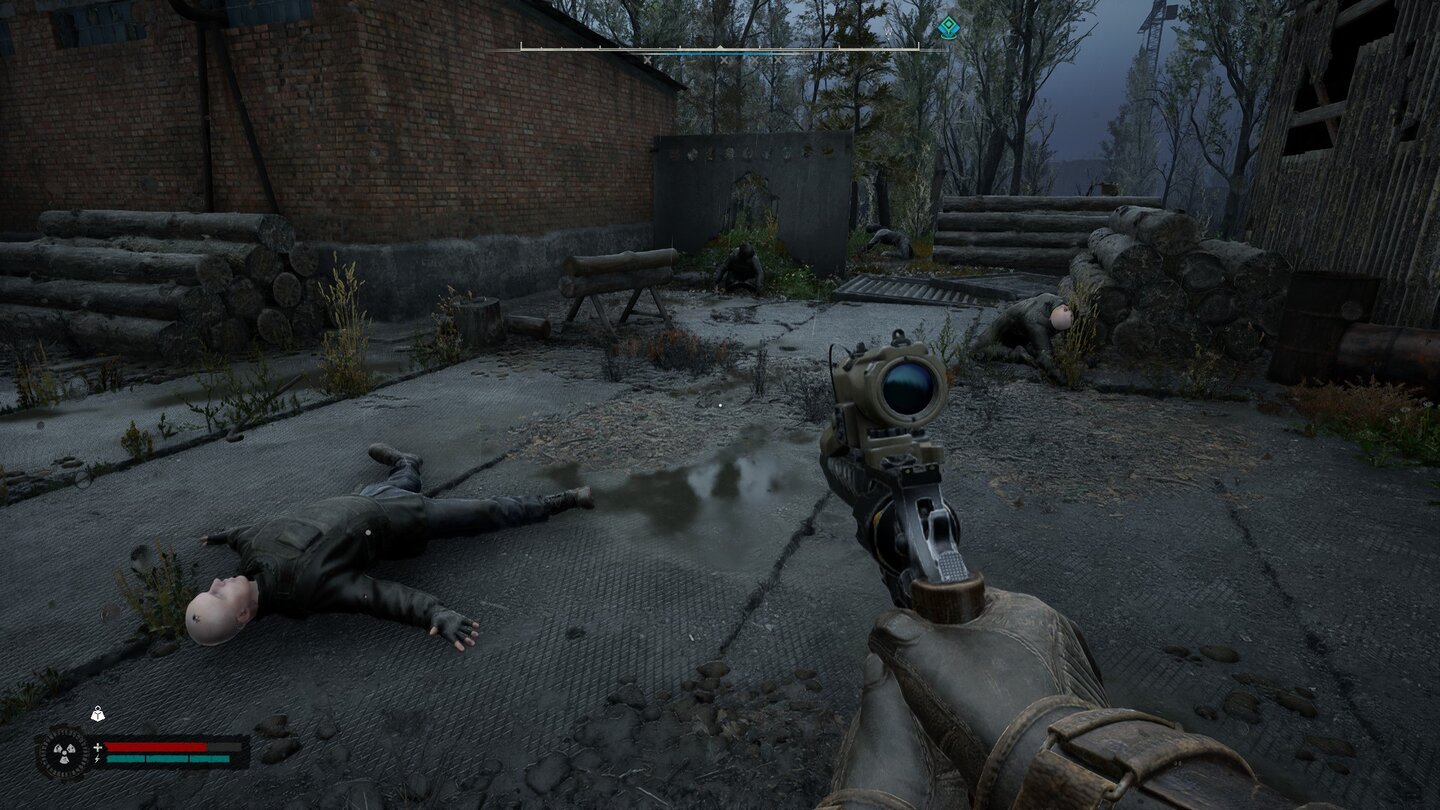Screen dimensions: 1440x810
Task: Click the red health bar
Action: [x=156, y=746]
